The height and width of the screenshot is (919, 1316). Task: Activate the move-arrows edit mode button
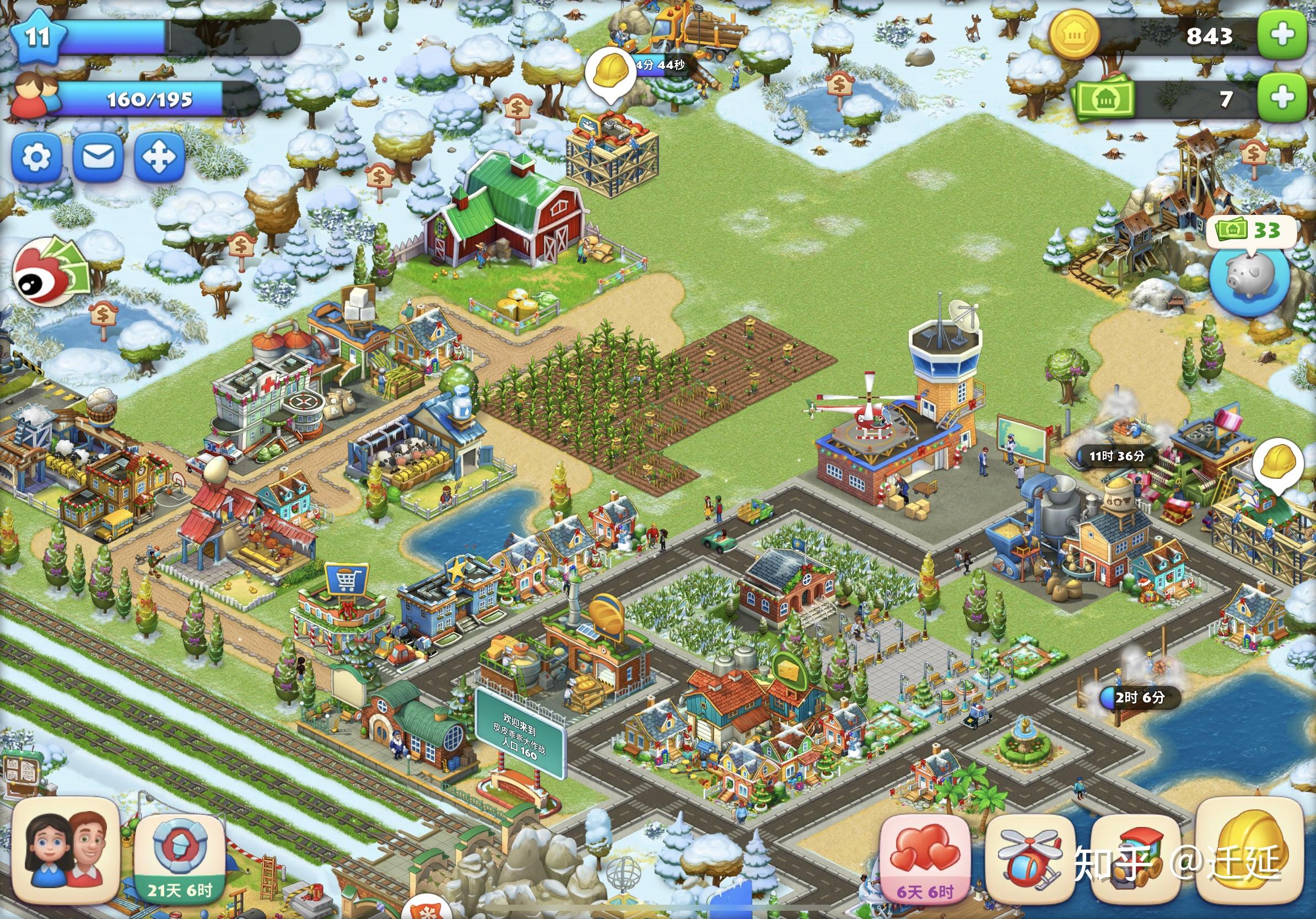[159, 156]
